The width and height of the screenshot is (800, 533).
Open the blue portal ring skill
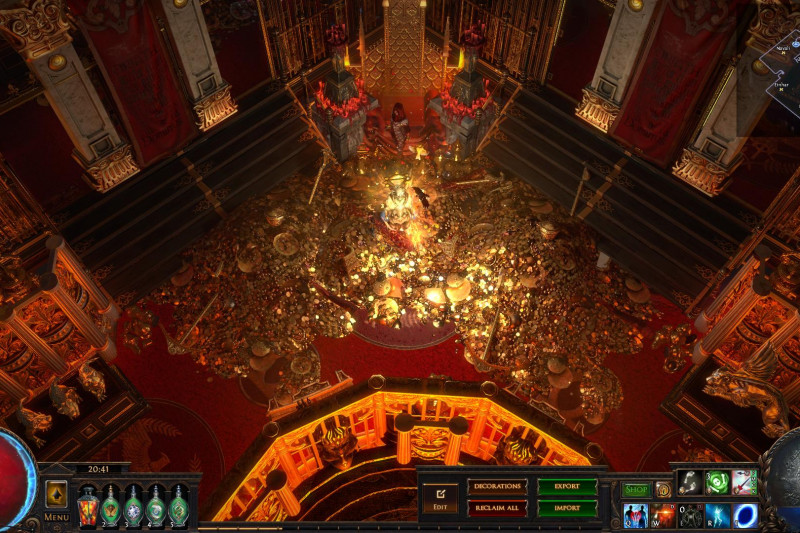pyautogui.click(x=744, y=515)
